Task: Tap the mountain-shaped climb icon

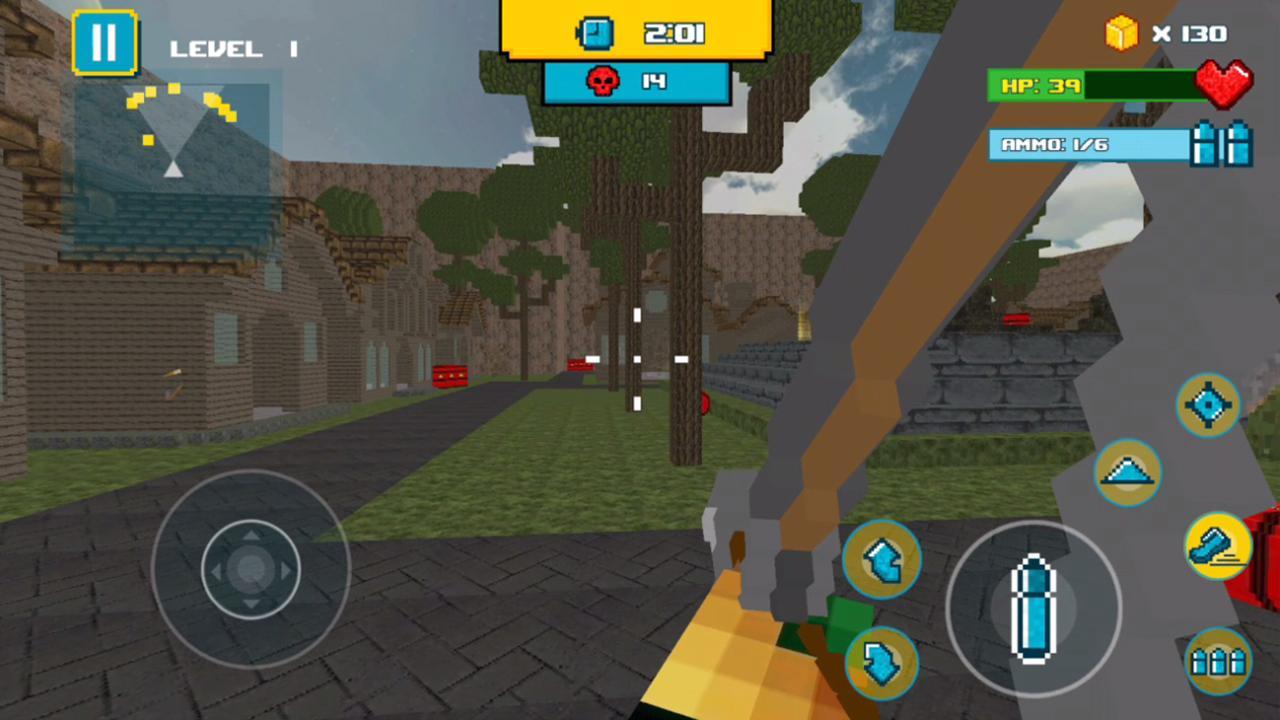Action: pos(1128,472)
